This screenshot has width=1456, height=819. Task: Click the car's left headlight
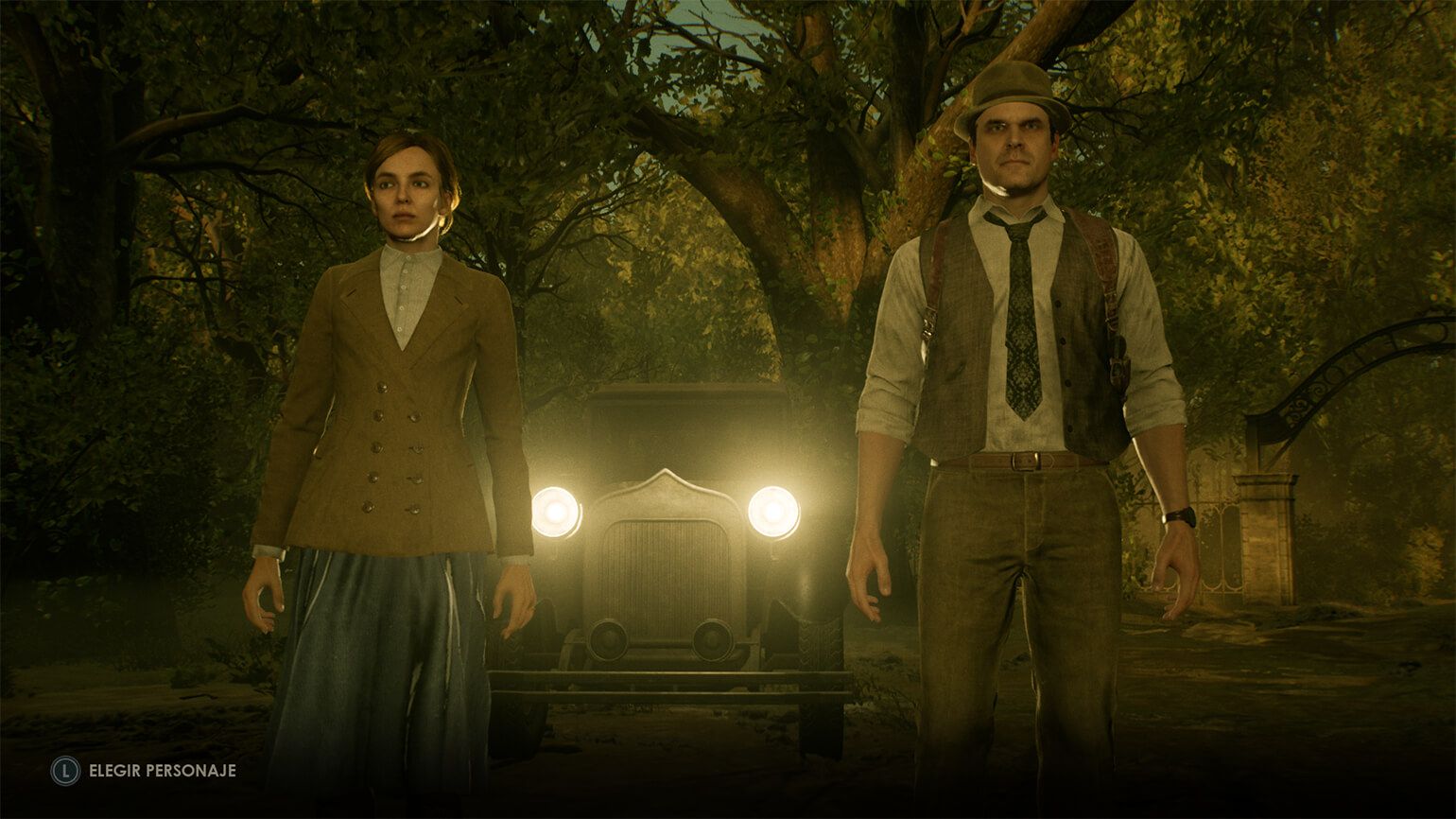[556, 514]
